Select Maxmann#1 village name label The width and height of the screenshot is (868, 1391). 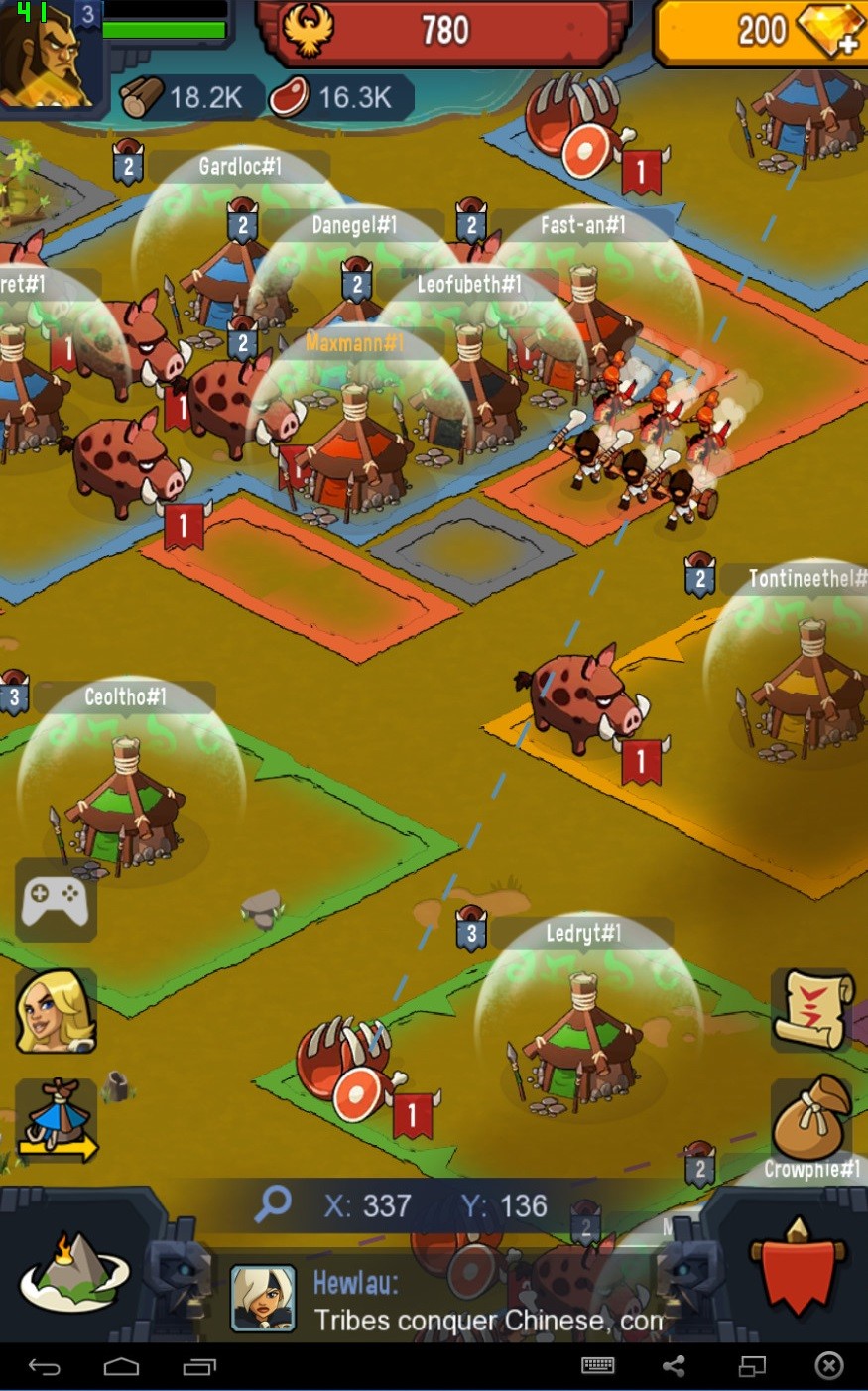click(354, 343)
